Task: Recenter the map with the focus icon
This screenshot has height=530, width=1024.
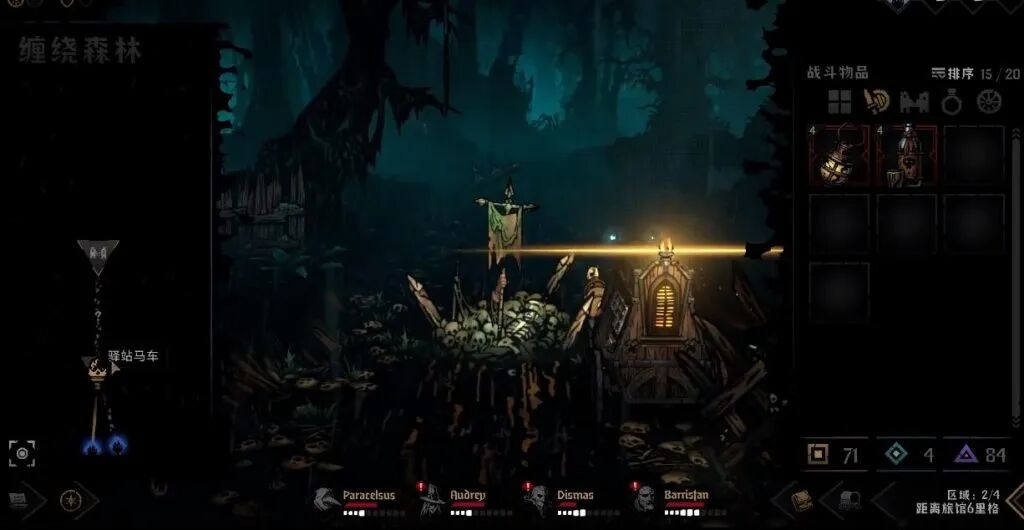Action: 22,453
